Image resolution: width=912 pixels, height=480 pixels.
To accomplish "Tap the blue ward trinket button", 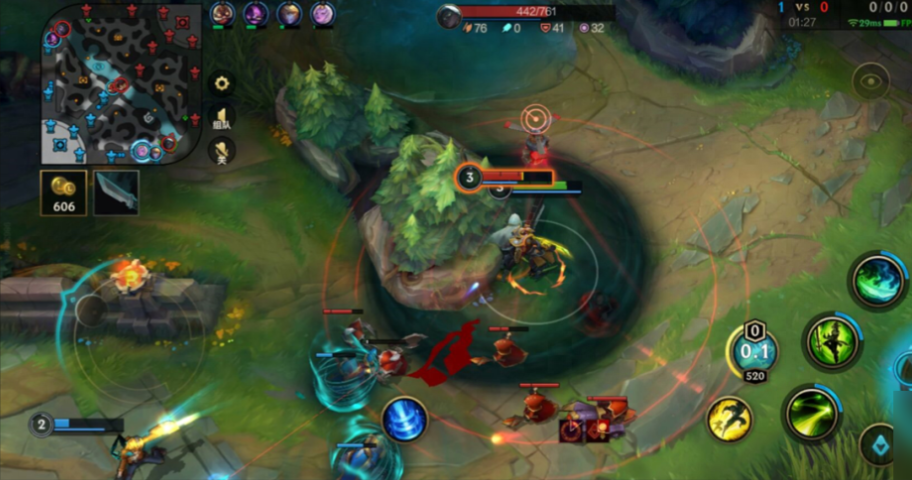I will [880, 445].
